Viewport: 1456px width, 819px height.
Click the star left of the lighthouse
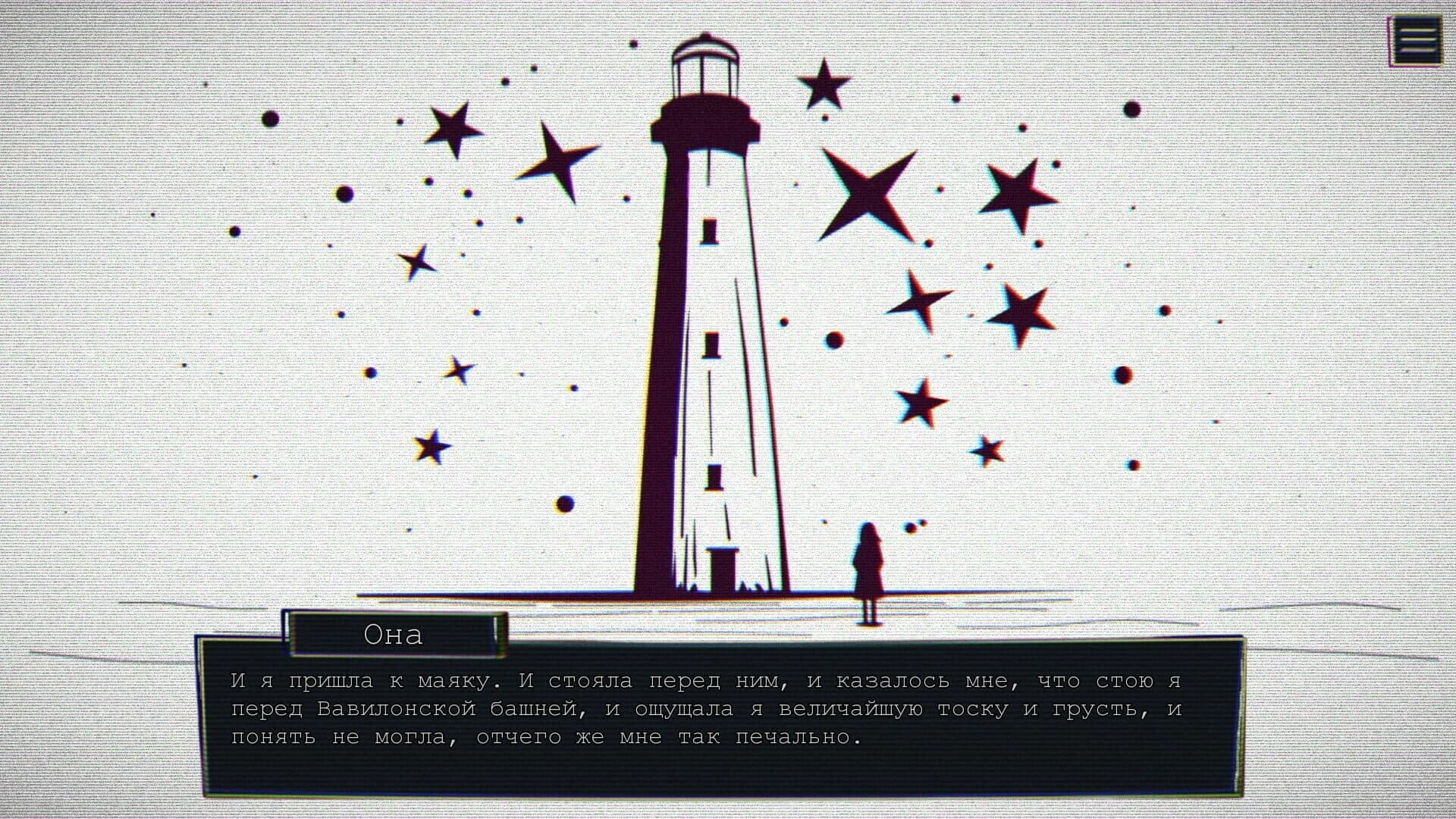tap(453, 129)
